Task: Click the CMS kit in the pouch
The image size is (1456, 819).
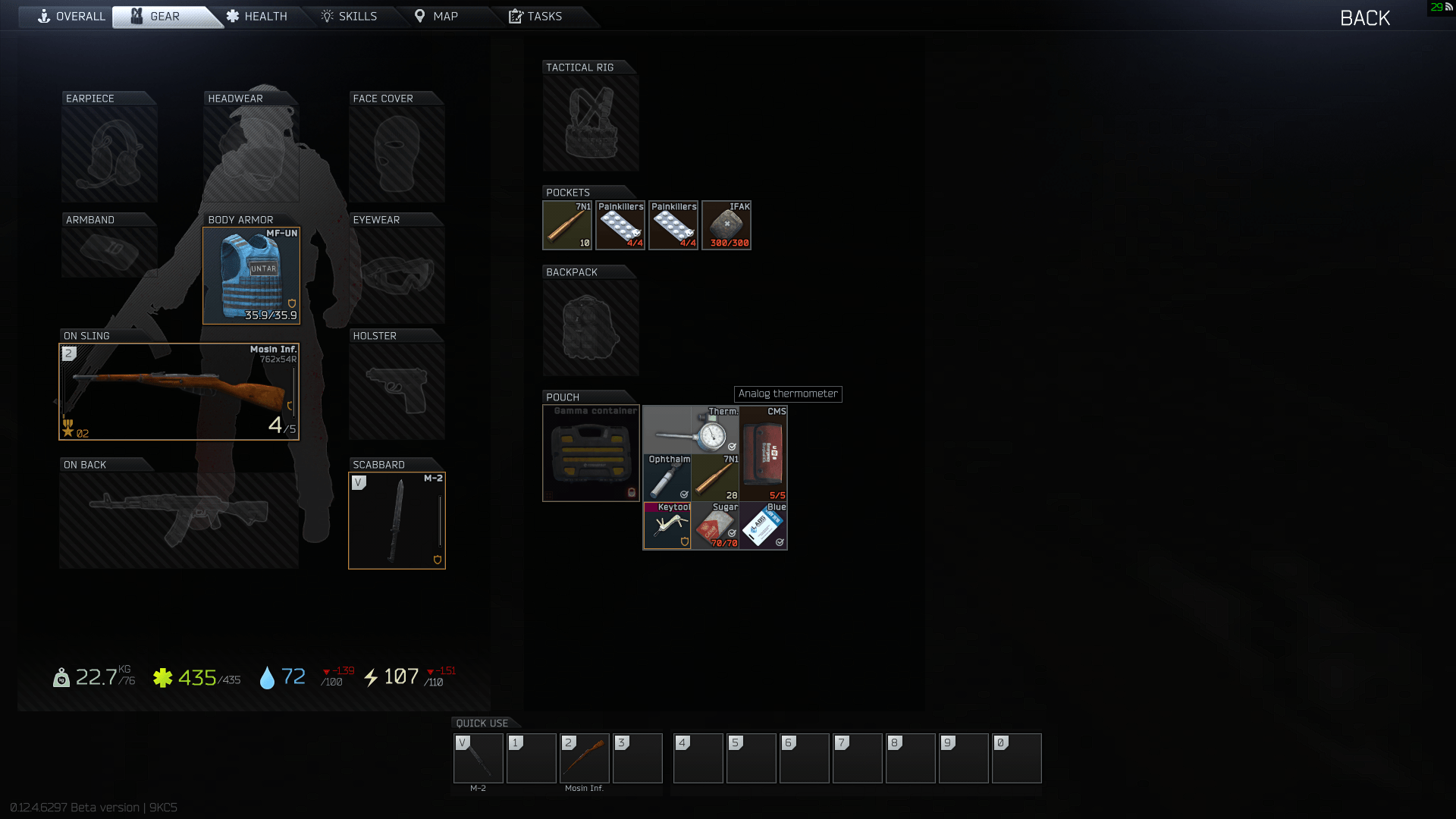Action: (762, 453)
